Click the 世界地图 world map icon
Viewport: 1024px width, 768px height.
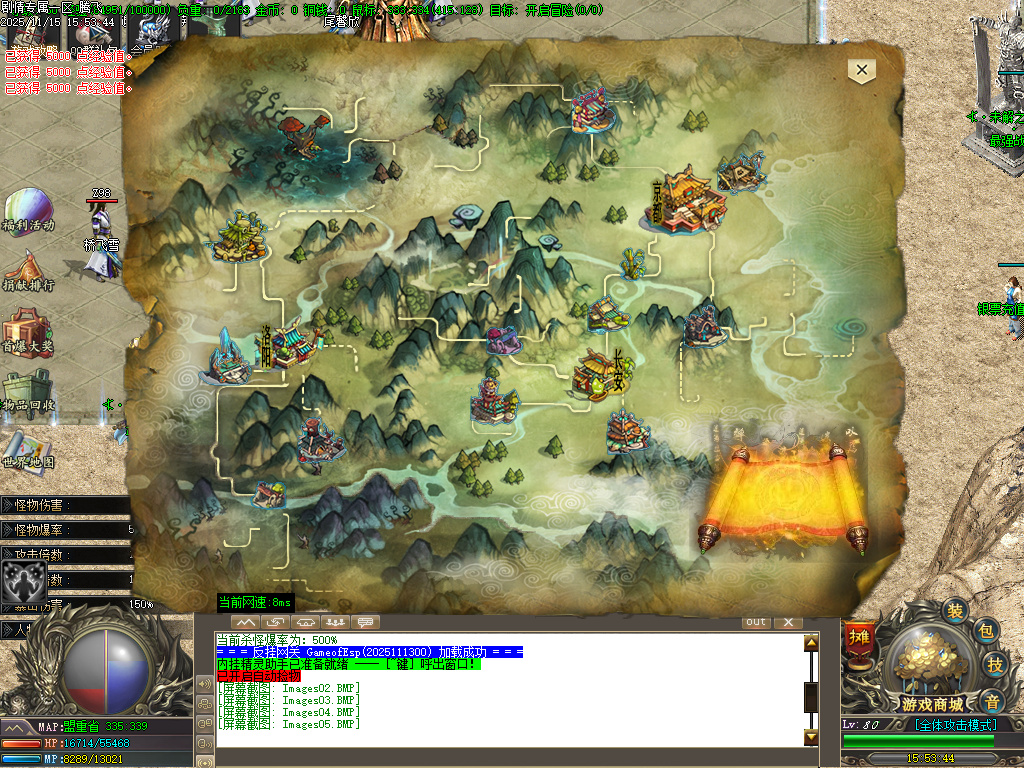tap(27, 450)
